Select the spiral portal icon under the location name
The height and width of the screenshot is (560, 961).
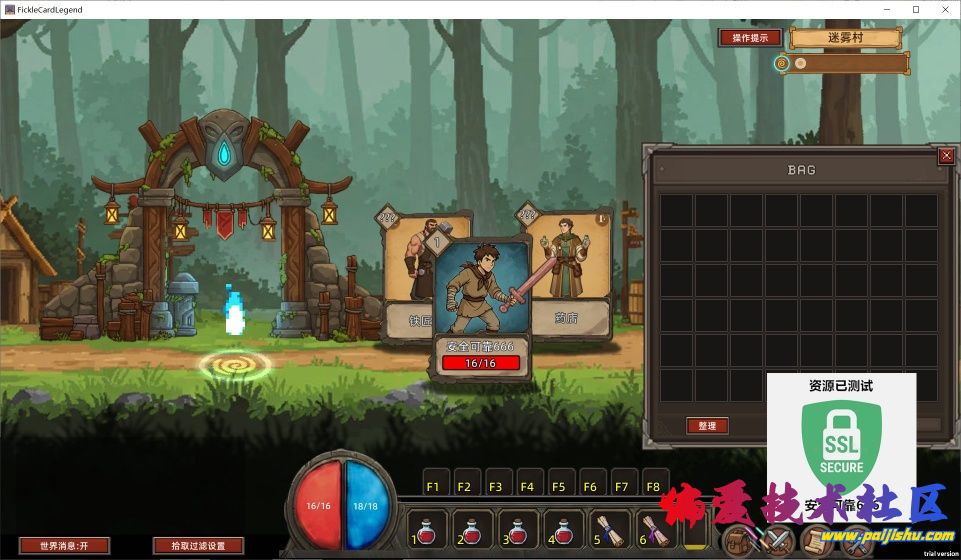click(783, 63)
